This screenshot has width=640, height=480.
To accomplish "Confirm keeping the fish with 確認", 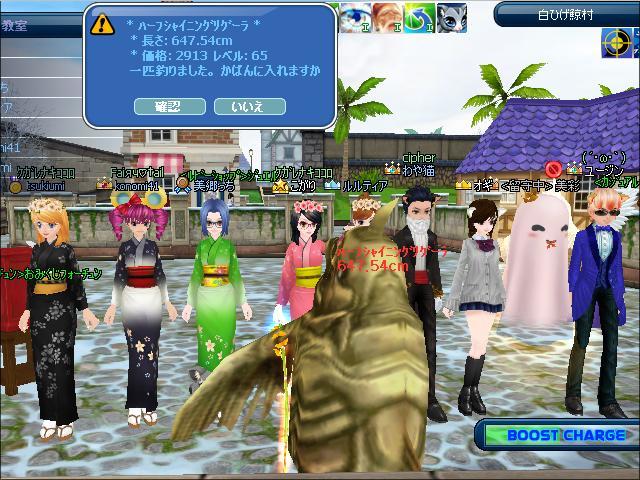I will (168, 106).
